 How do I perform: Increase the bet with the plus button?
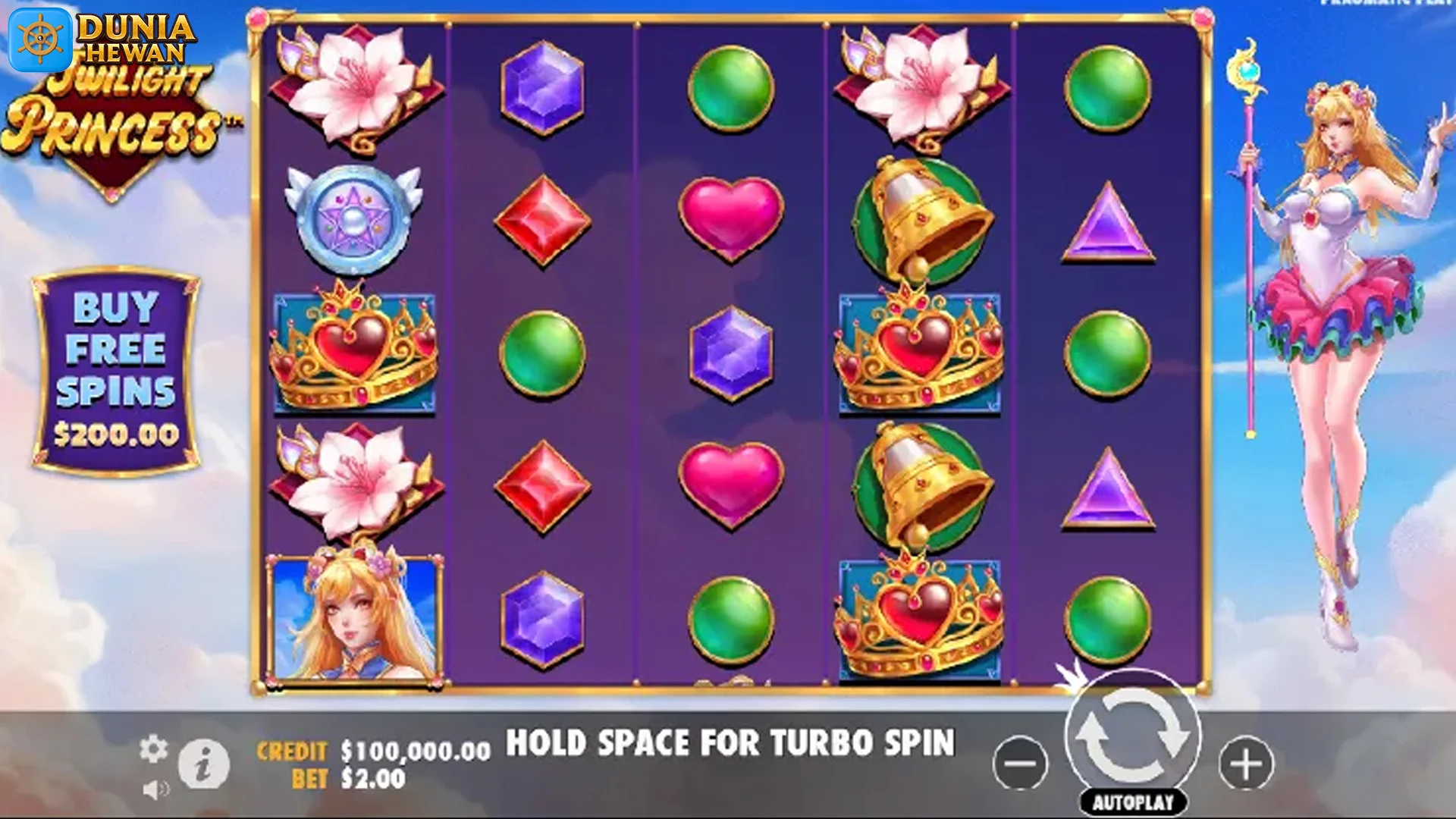1245,763
